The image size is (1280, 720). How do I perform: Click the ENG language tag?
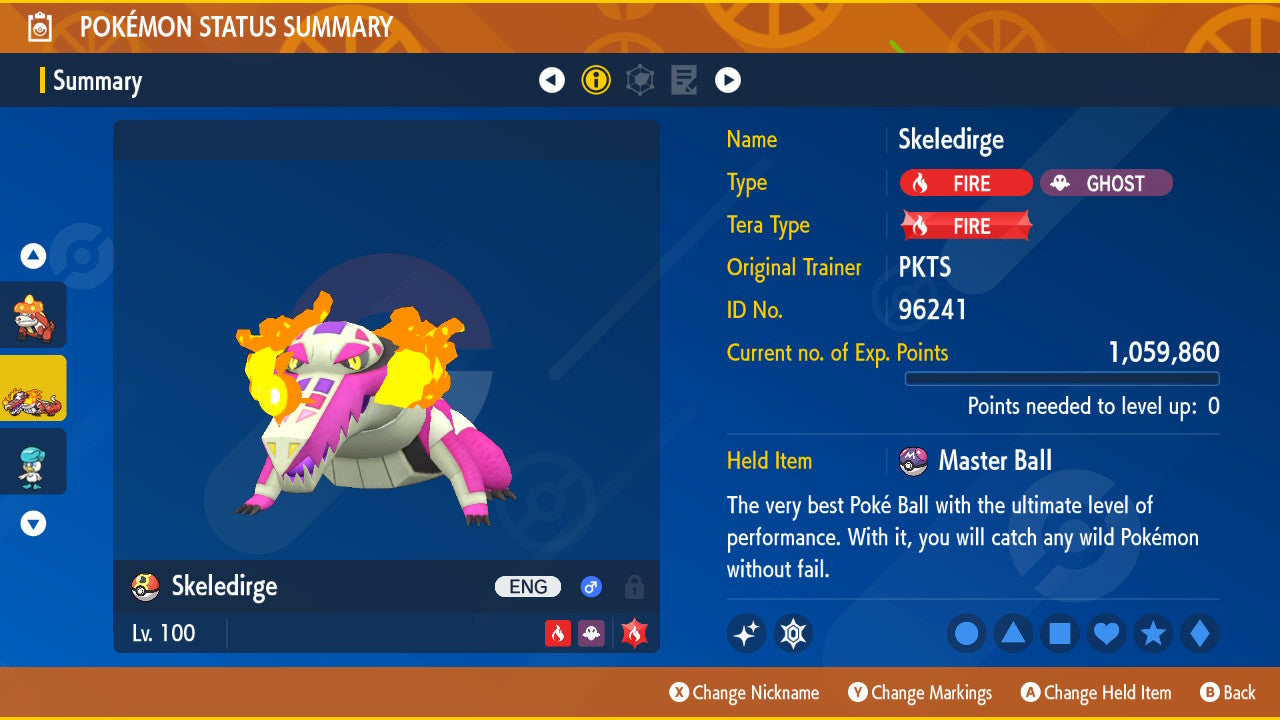527,587
